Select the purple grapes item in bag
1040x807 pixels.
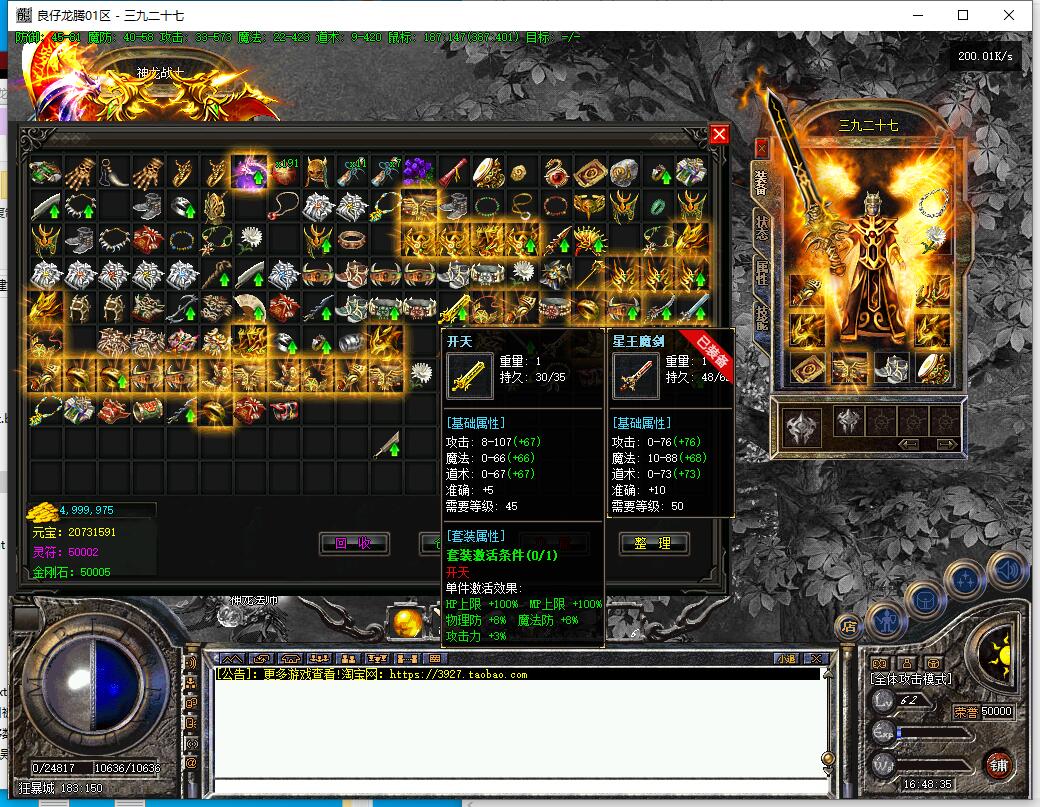pos(417,171)
